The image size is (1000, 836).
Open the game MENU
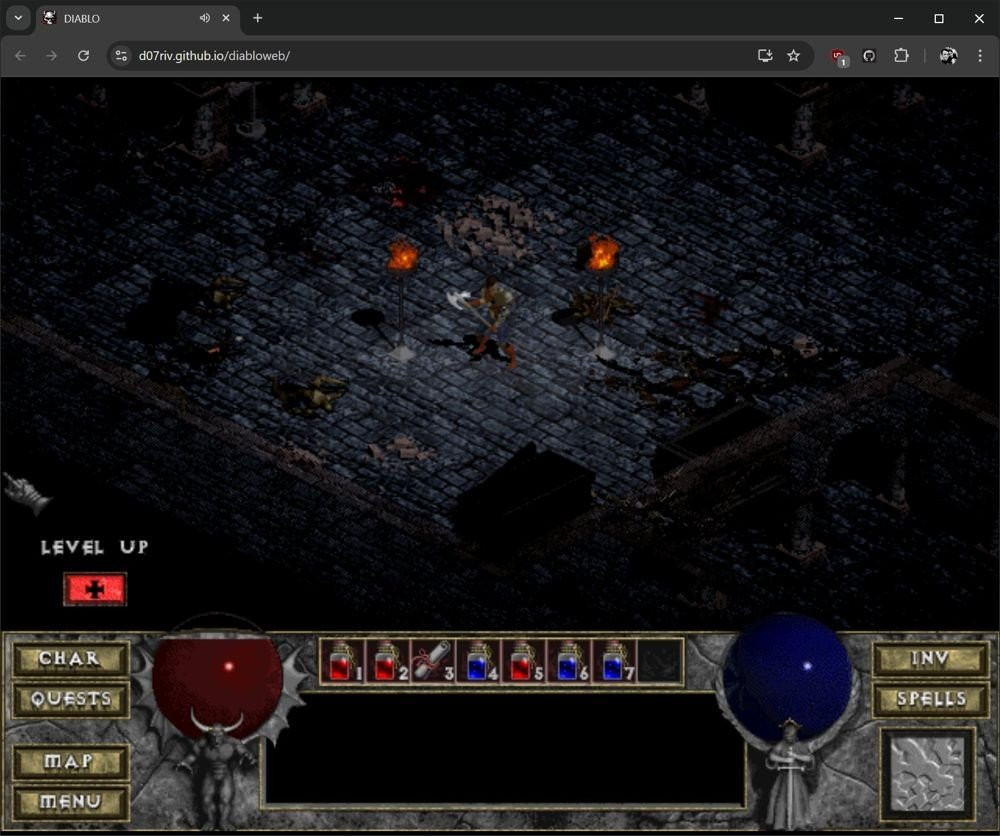click(70, 801)
